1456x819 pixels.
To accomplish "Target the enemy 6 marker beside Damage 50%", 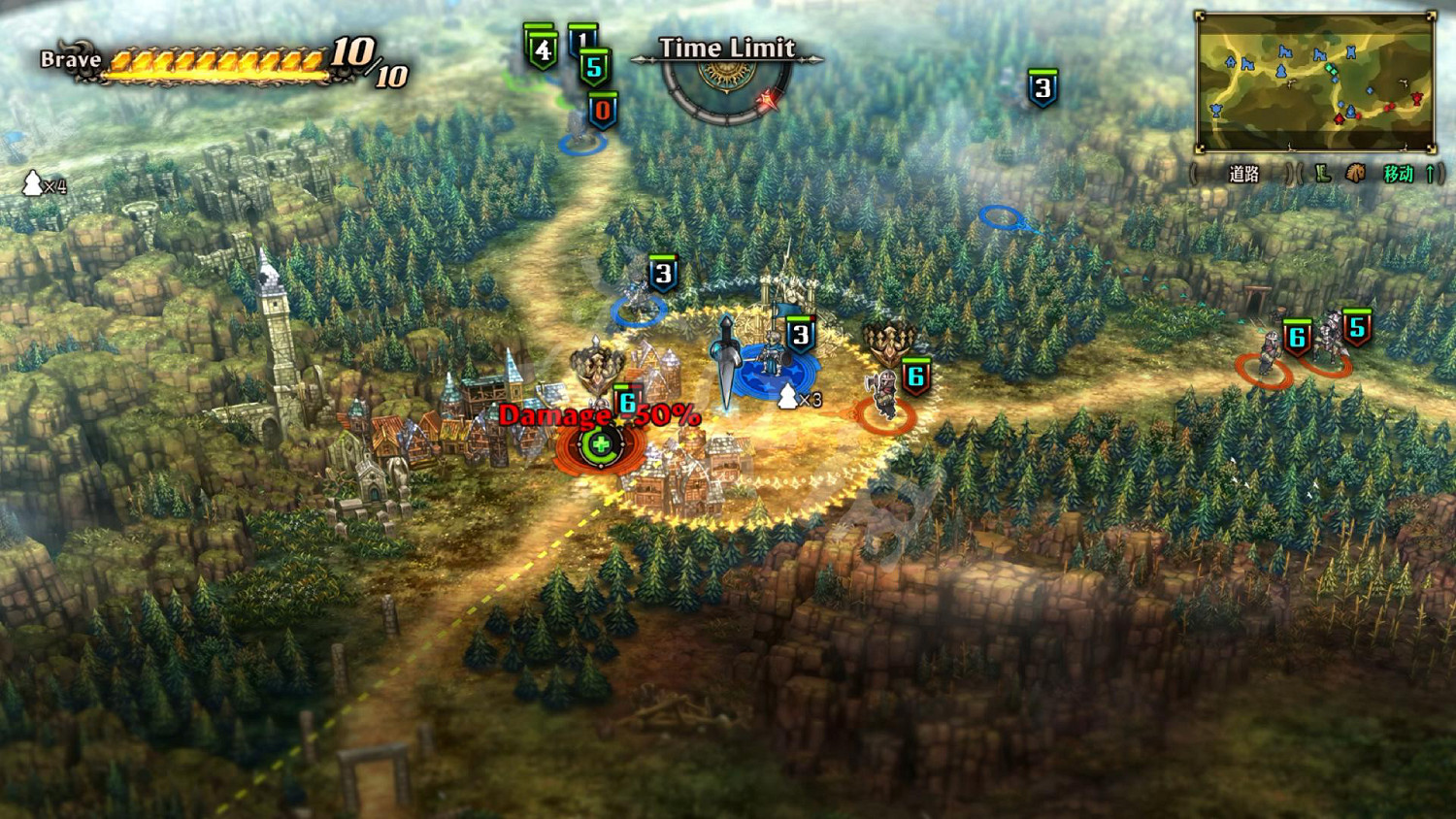I will tap(627, 403).
